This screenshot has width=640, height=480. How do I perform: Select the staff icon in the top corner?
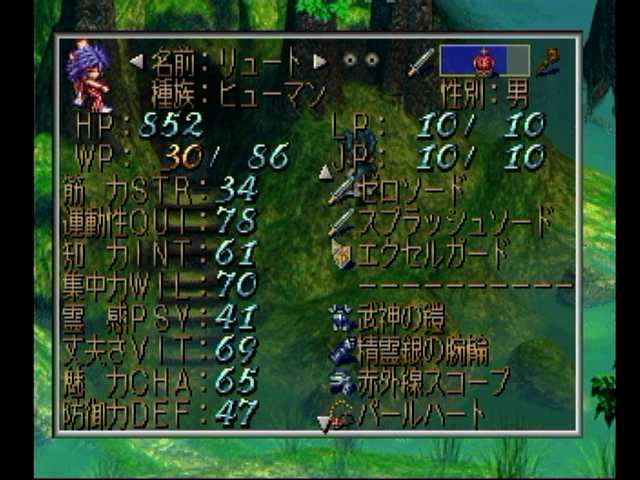coord(550,61)
